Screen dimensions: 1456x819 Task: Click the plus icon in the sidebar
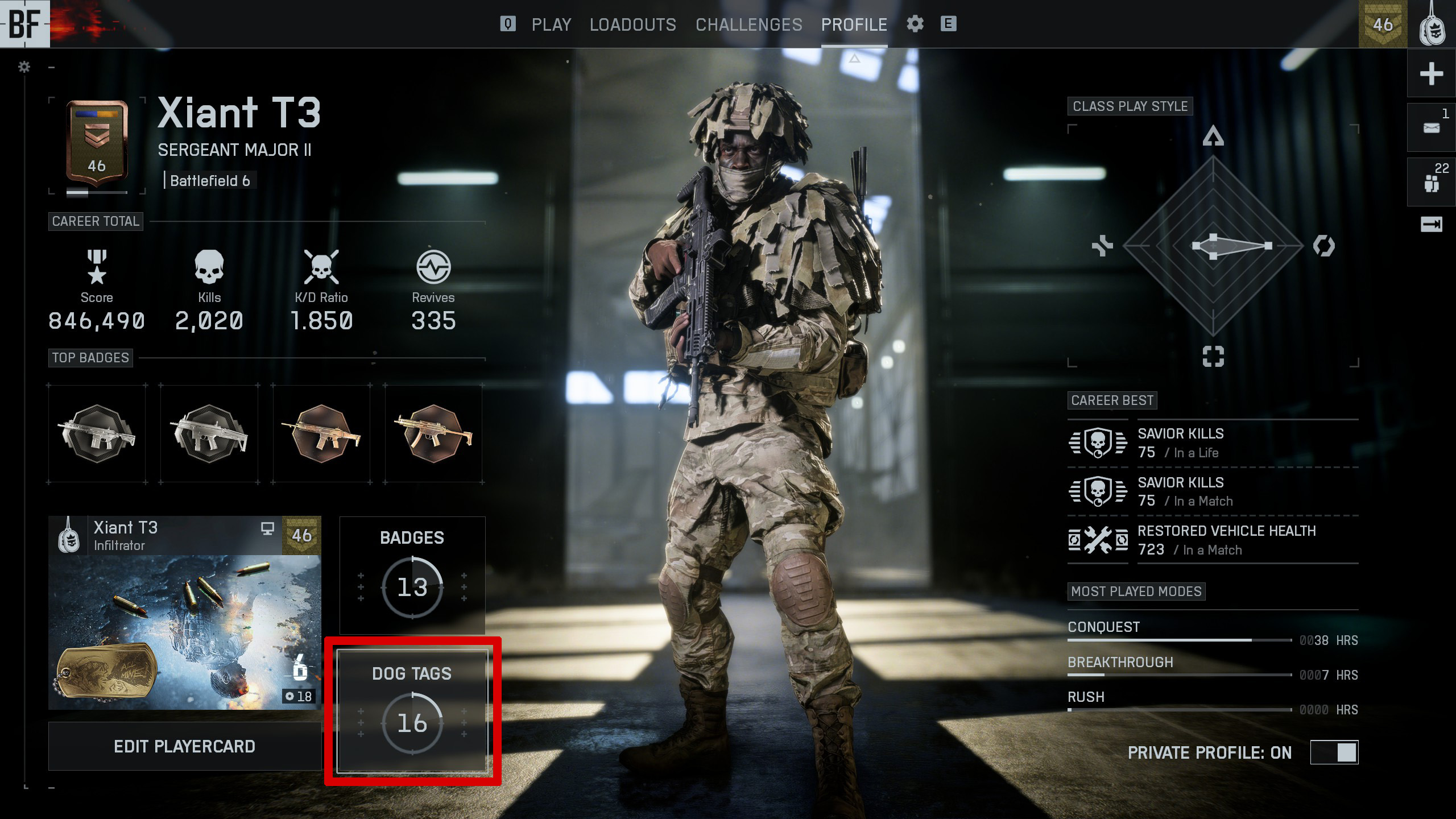click(1431, 74)
